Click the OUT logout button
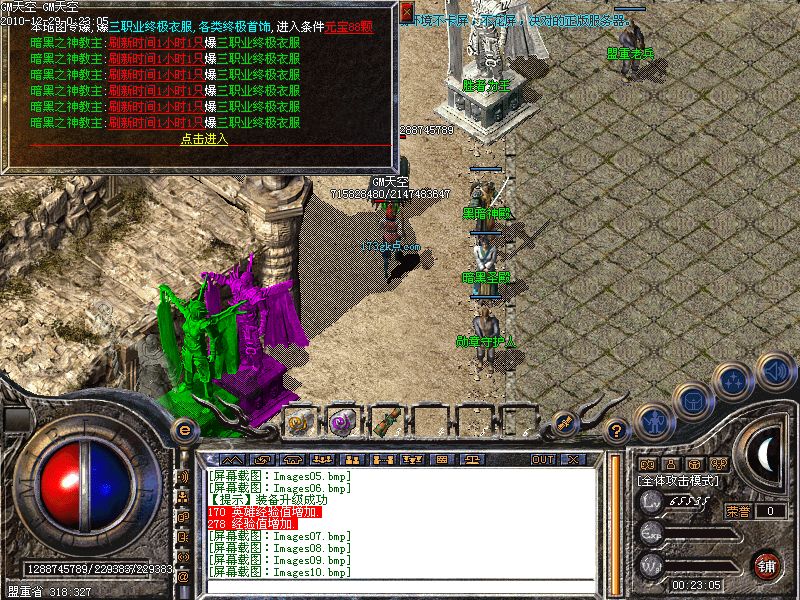 543,459
